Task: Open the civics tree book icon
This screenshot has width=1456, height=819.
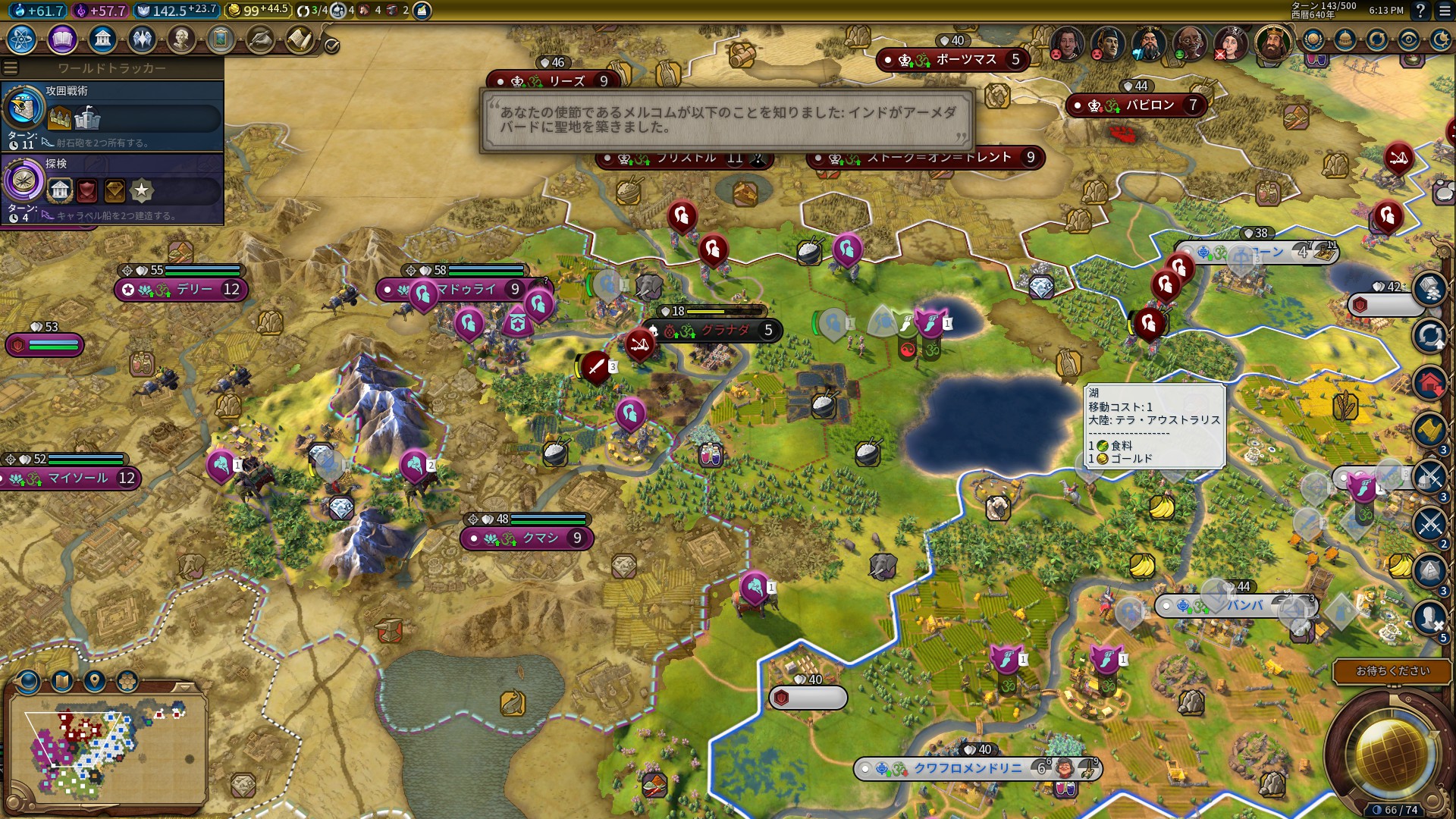Action: pyautogui.click(x=62, y=39)
